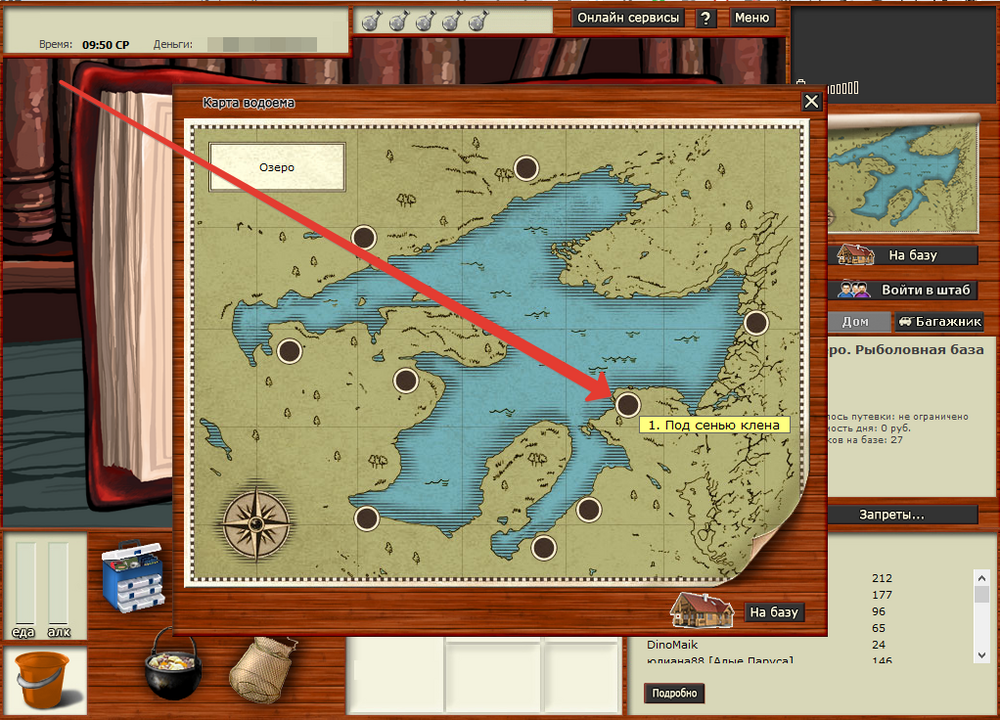Click На базу inside the map window
This screenshot has width=1000, height=720.
775,612
